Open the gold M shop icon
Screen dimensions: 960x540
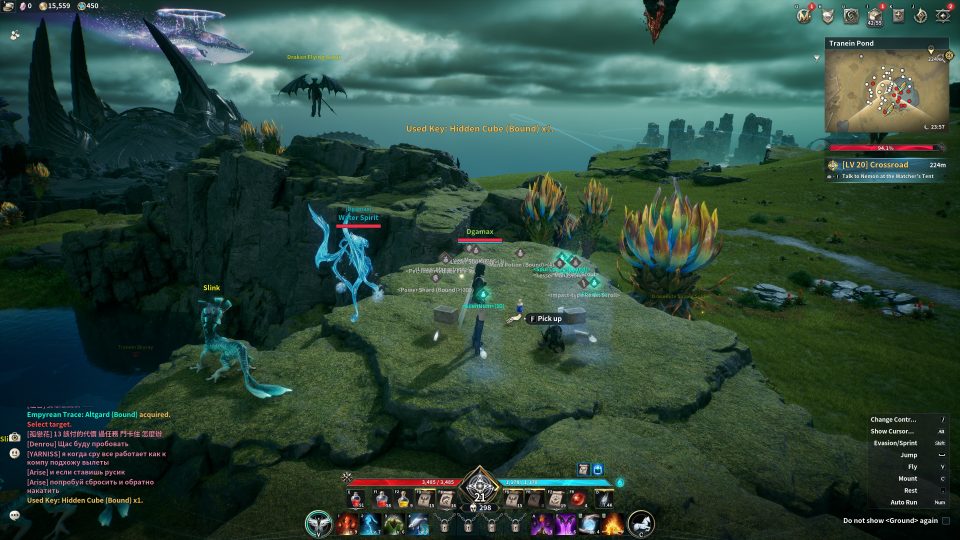[804, 14]
